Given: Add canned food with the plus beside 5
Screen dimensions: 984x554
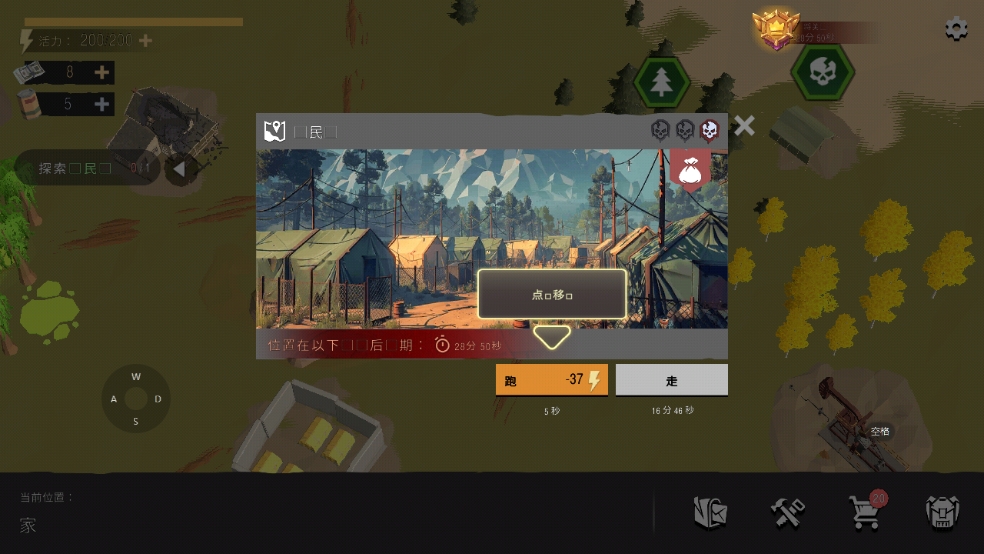Looking at the screenshot, I should tap(102, 104).
